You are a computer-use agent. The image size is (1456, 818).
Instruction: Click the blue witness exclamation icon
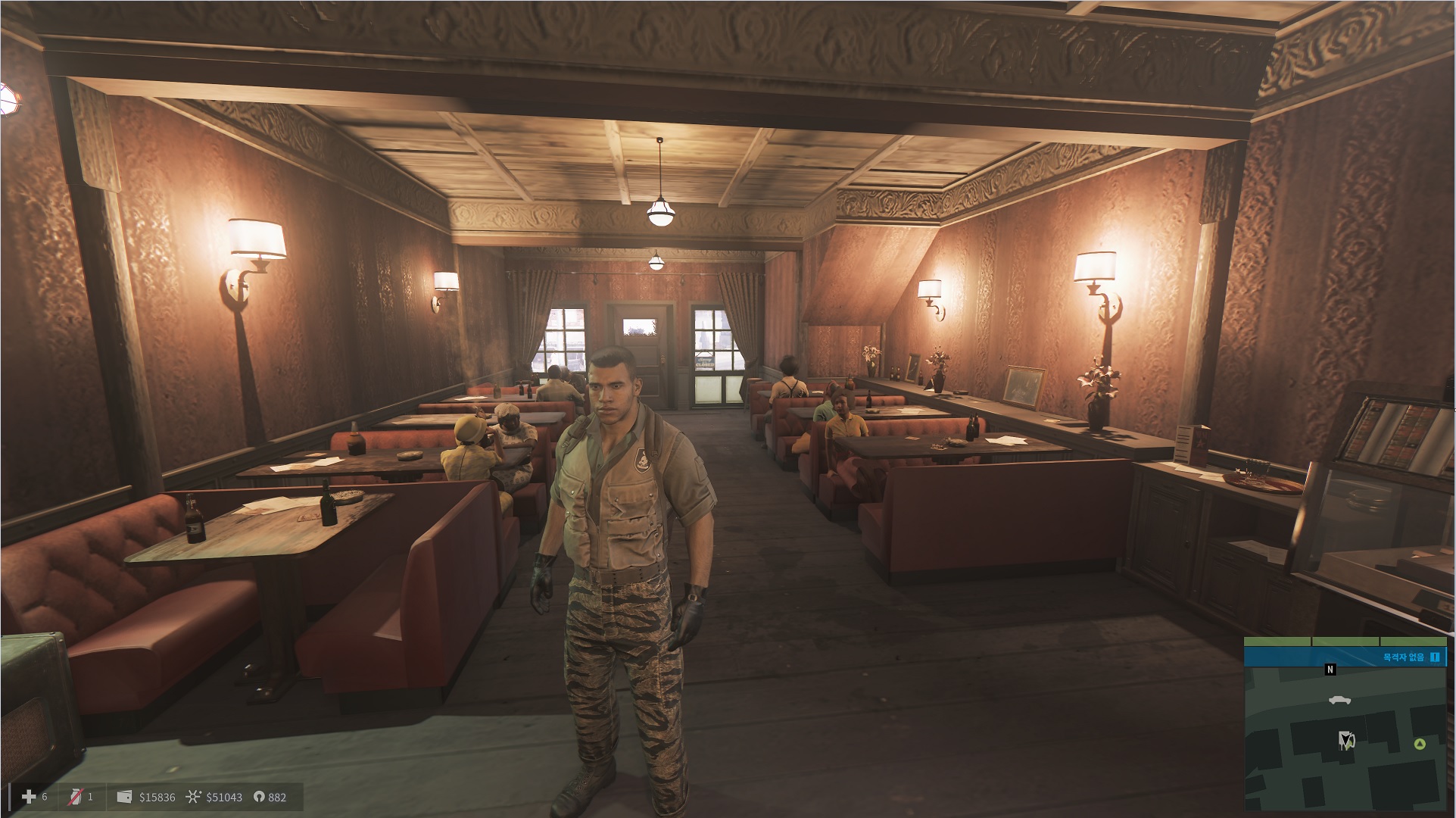pyautogui.click(x=1434, y=657)
